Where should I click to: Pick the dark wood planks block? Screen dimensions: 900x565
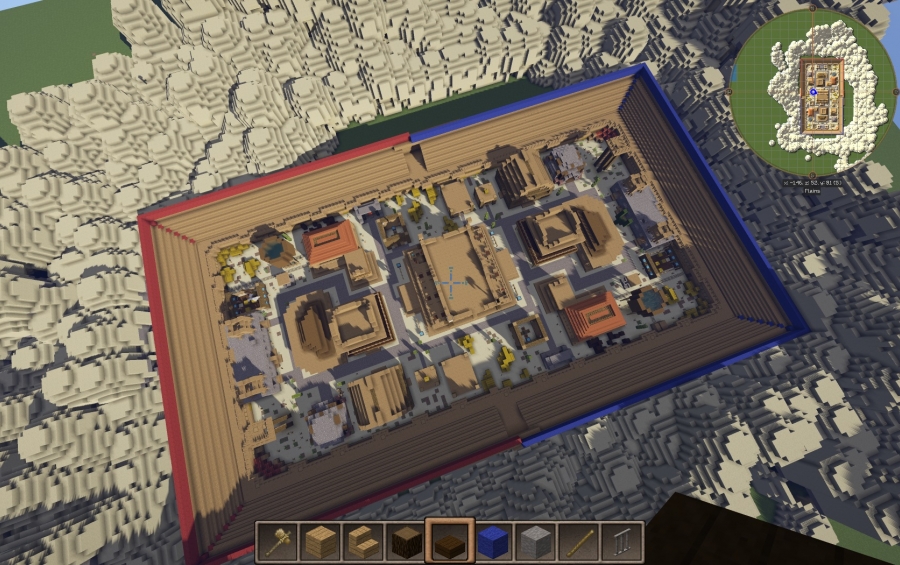[405, 542]
